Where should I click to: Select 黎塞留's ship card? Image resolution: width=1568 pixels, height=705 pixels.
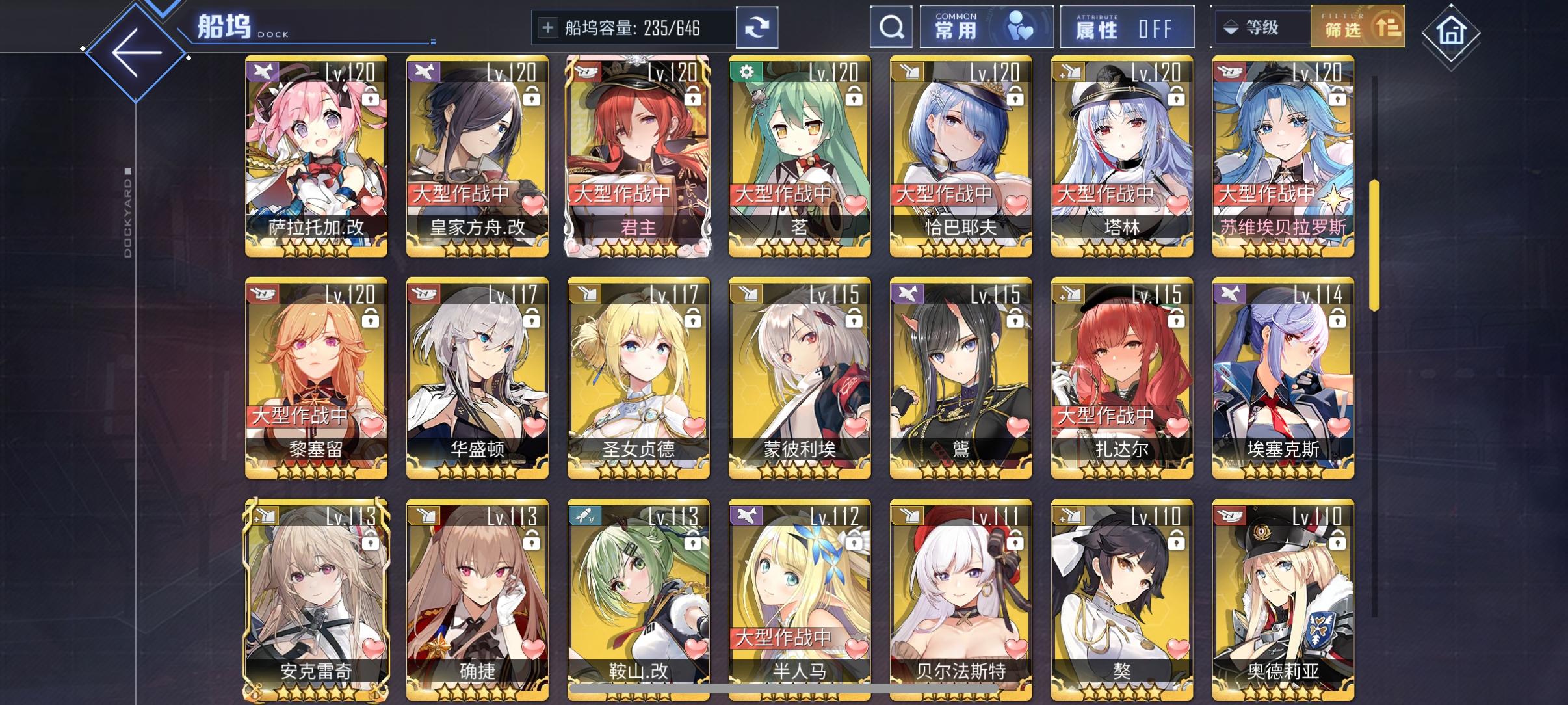[317, 377]
